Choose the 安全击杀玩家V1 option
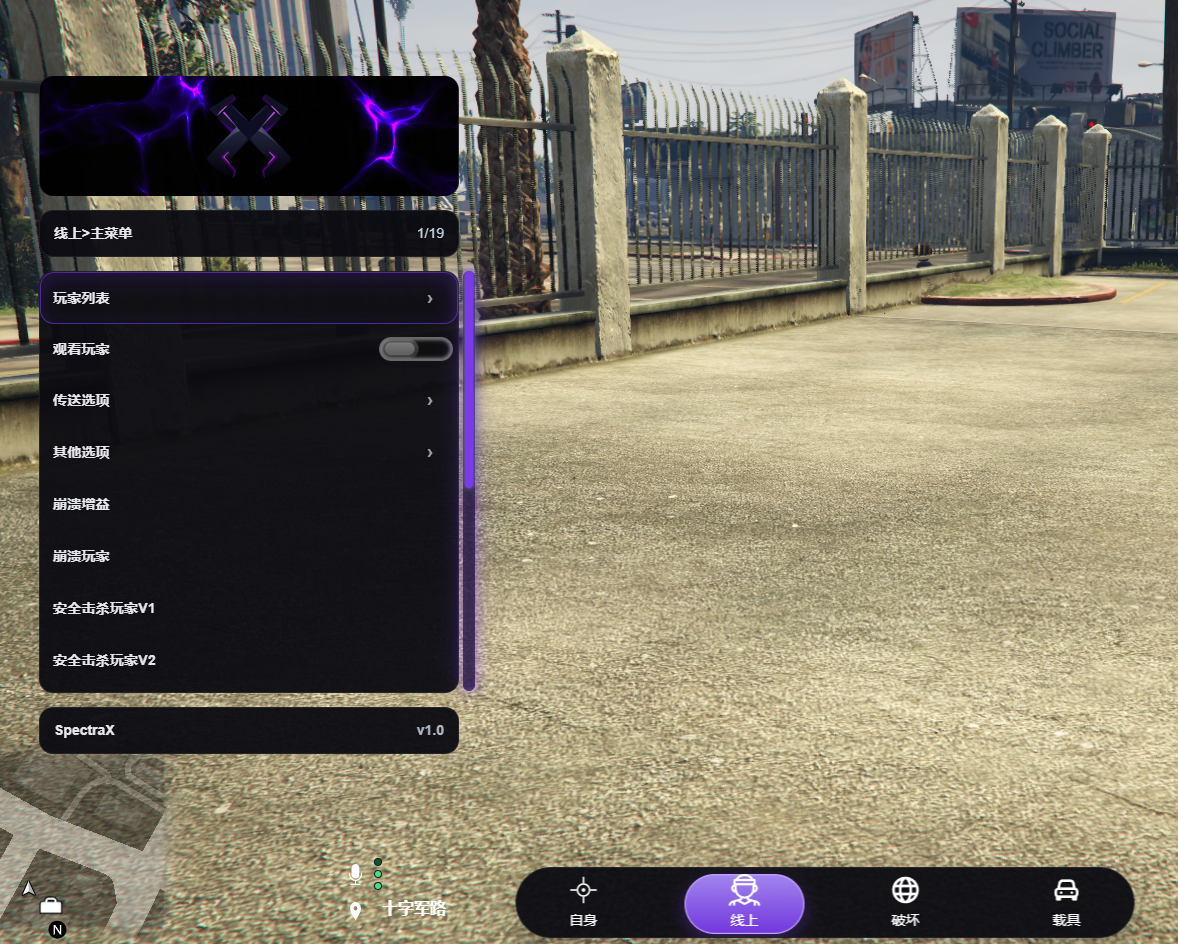The image size is (1178, 944). (x=248, y=608)
